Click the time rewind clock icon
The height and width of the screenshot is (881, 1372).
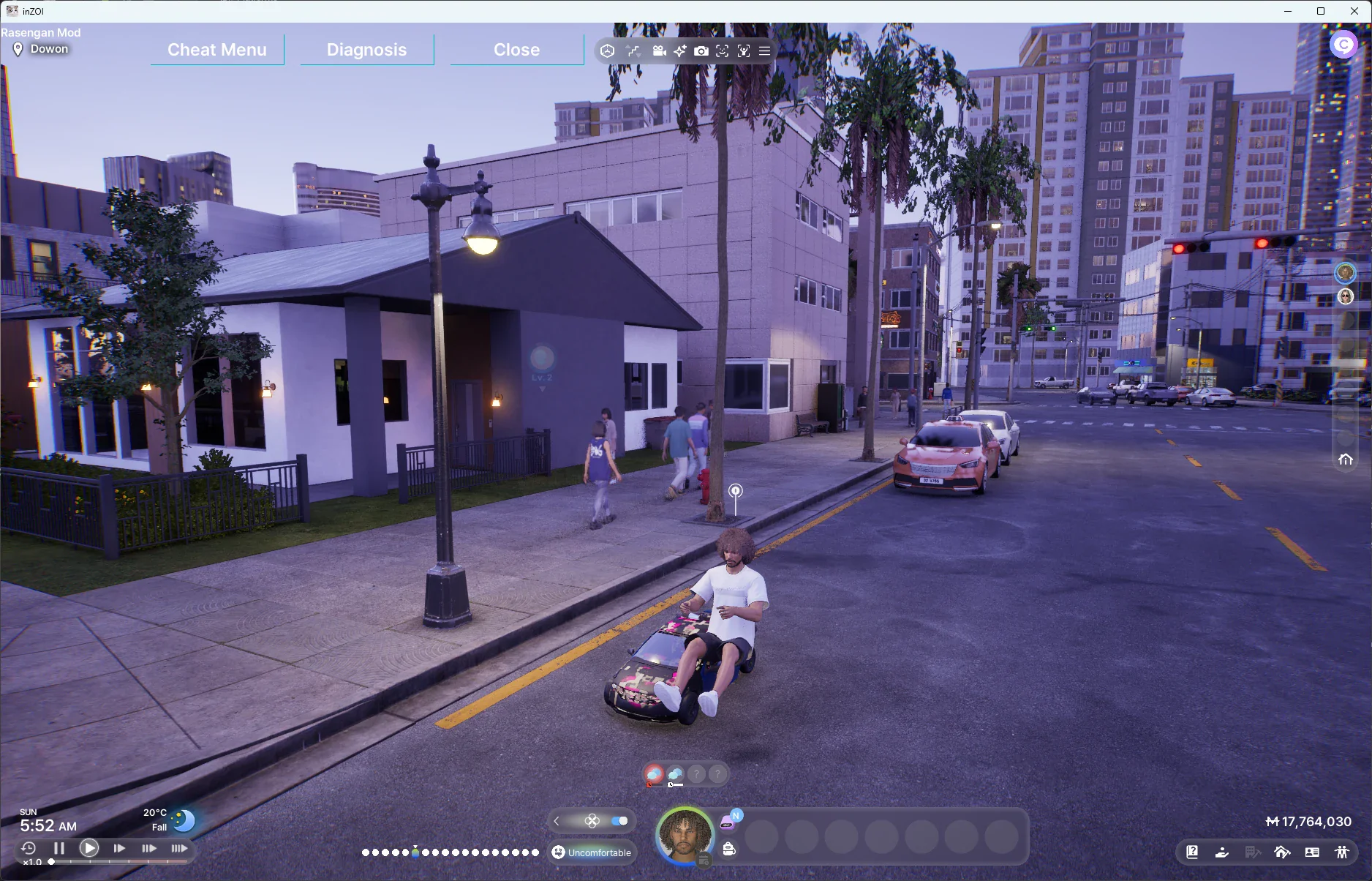(x=29, y=848)
